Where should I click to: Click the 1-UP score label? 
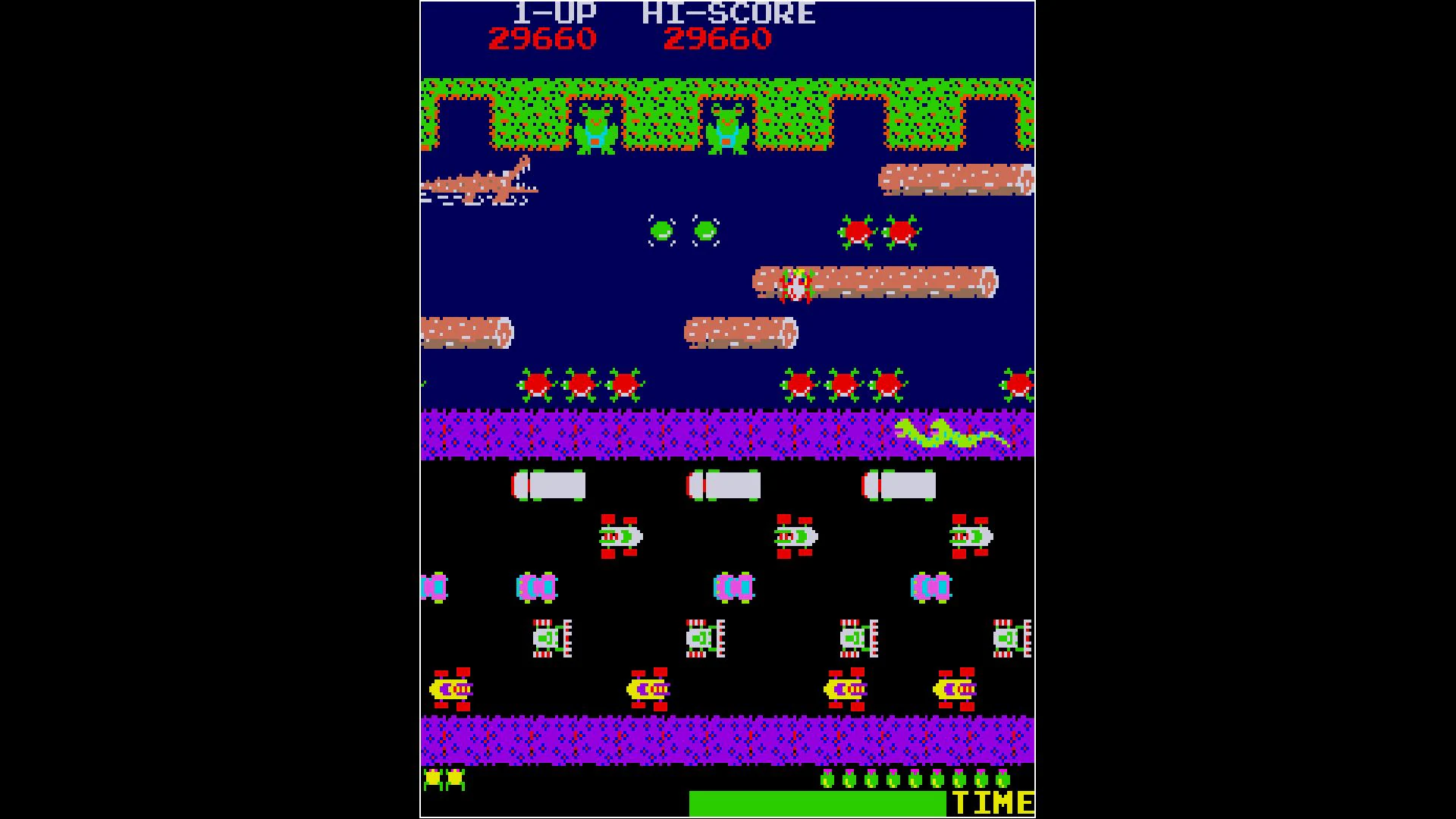click(x=554, y=11)
